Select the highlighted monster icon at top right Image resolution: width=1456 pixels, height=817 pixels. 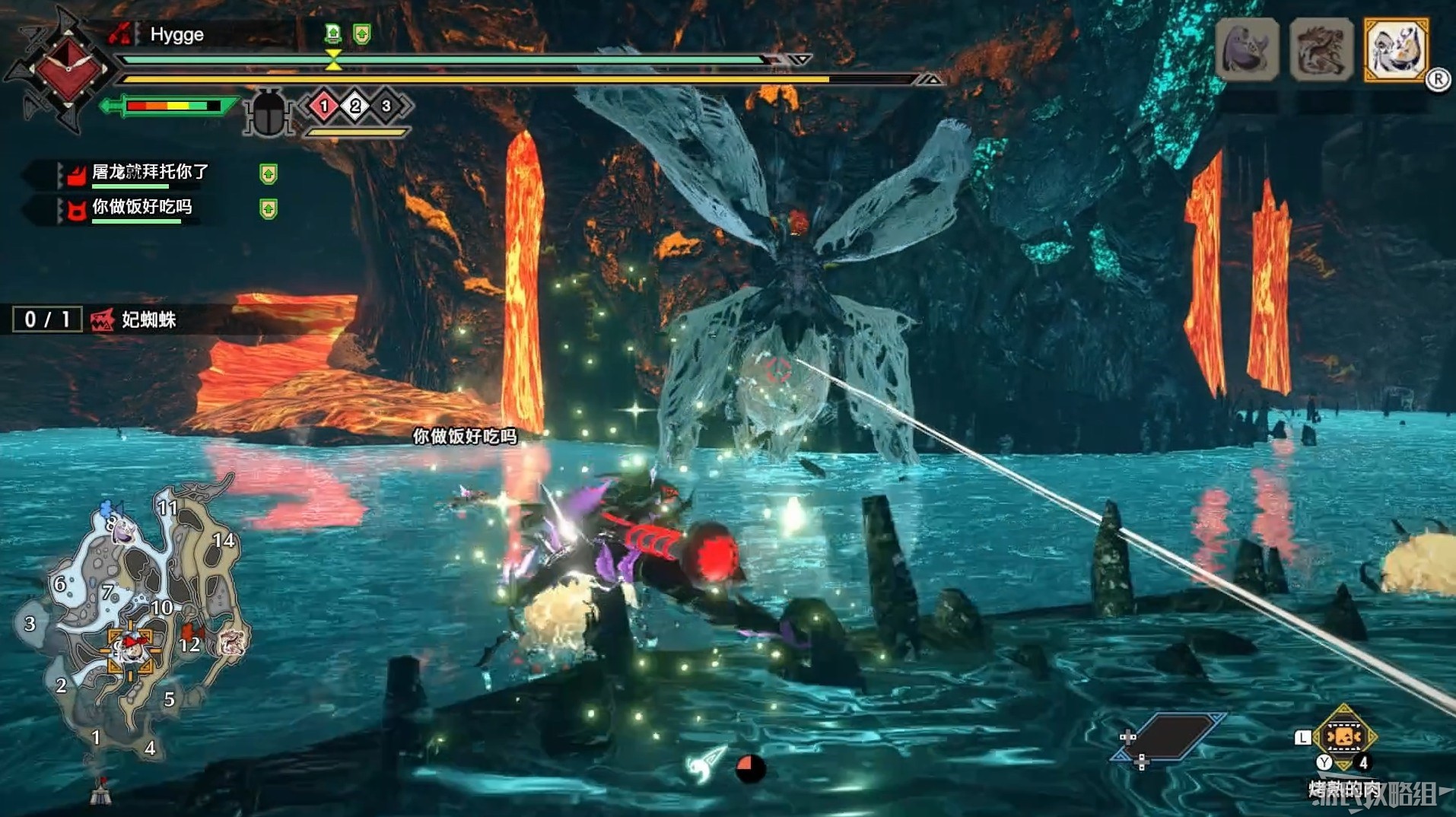coord(1396,50)
